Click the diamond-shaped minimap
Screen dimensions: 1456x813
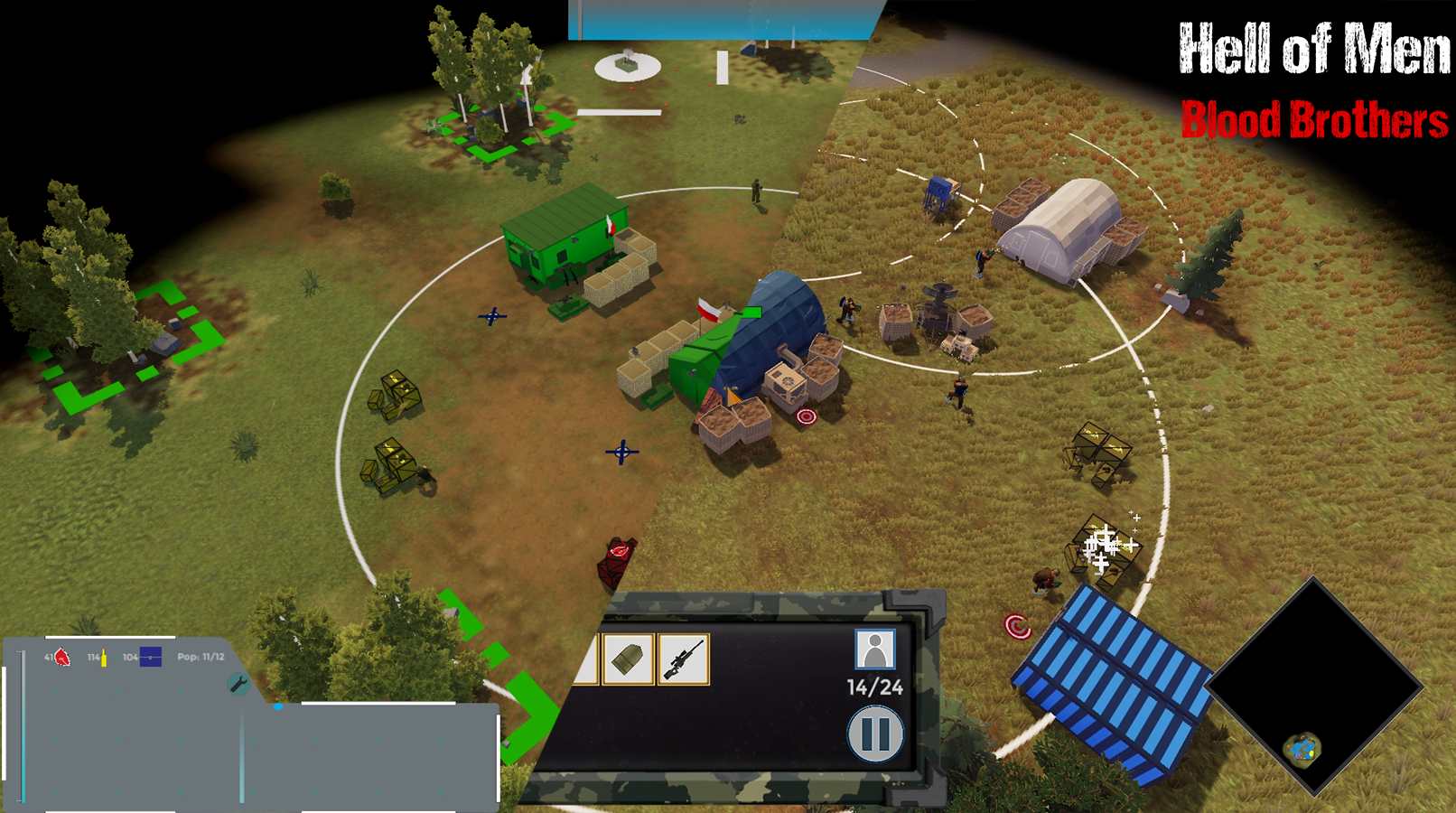1315,688
